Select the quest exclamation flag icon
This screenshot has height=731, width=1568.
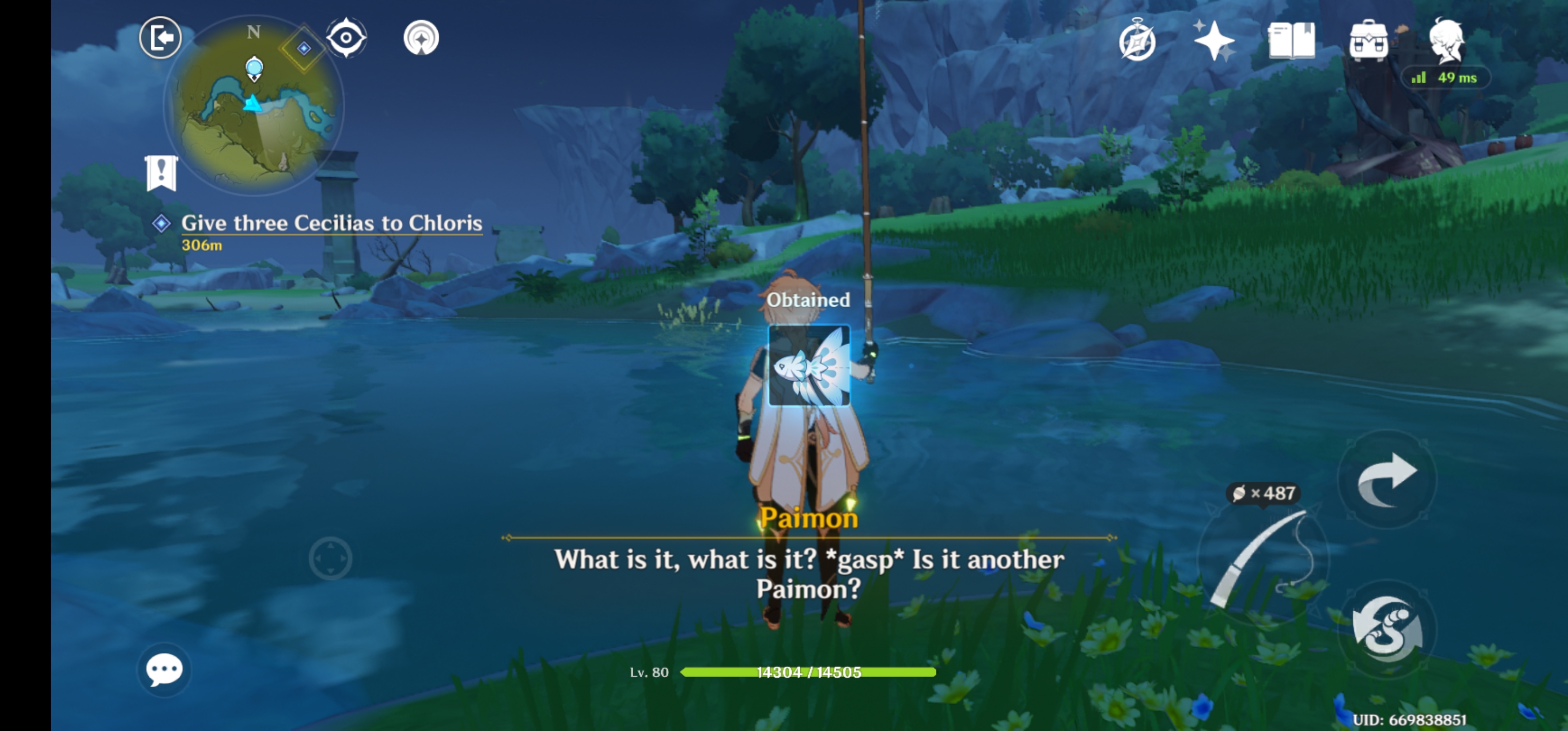click(x=161, y=172)
